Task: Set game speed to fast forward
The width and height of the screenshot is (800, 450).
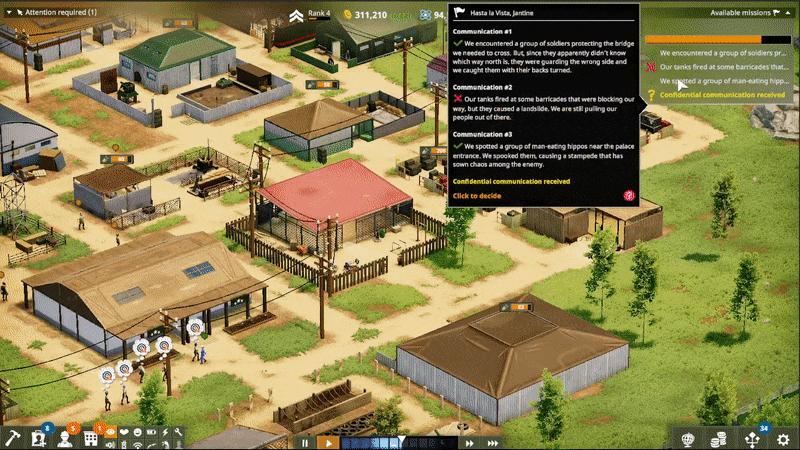Action: click(469, 442)
